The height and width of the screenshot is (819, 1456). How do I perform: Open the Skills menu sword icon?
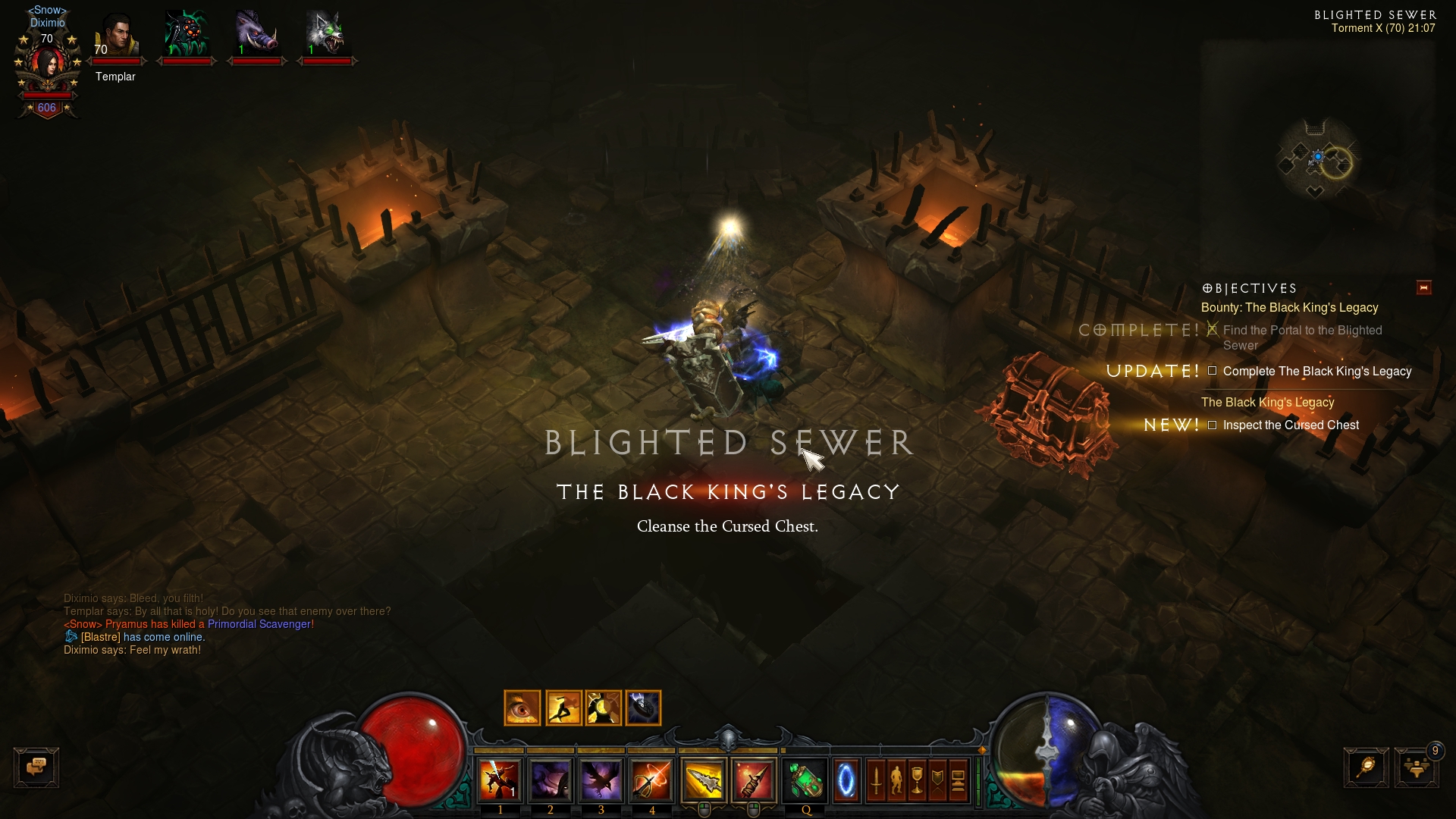(876, 780)
